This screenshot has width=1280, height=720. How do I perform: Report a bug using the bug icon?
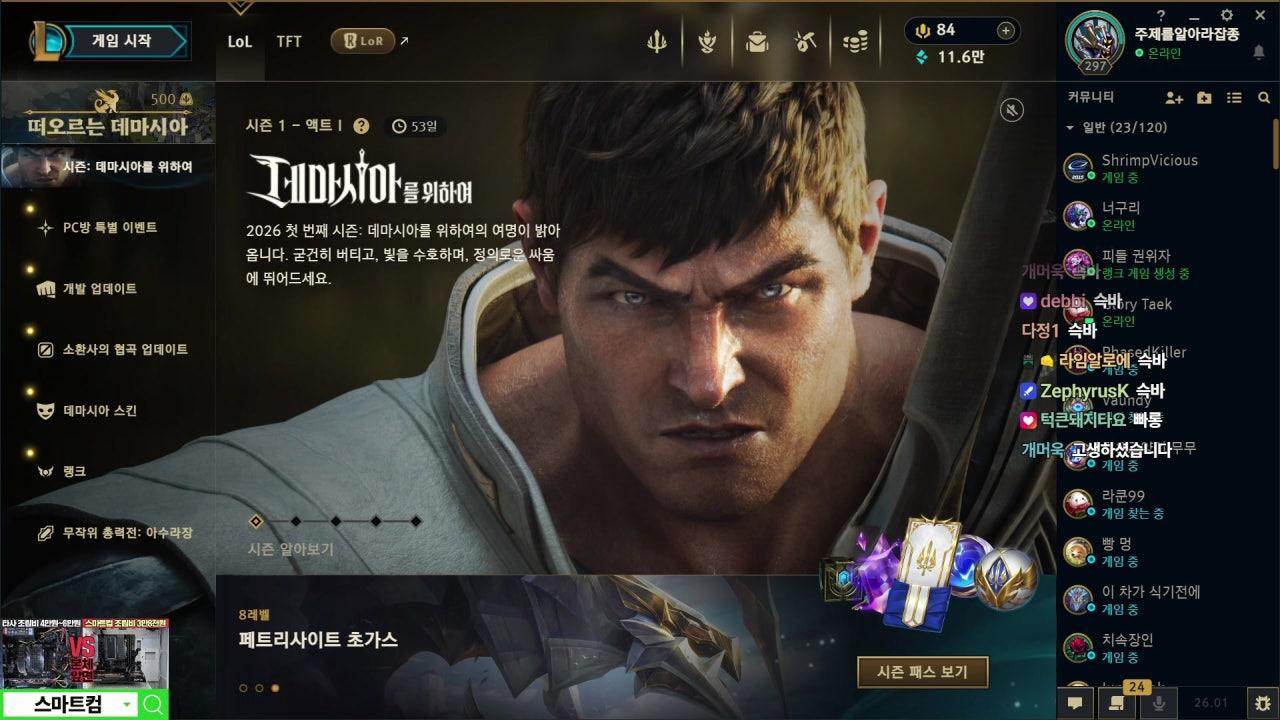(1264, 705)
